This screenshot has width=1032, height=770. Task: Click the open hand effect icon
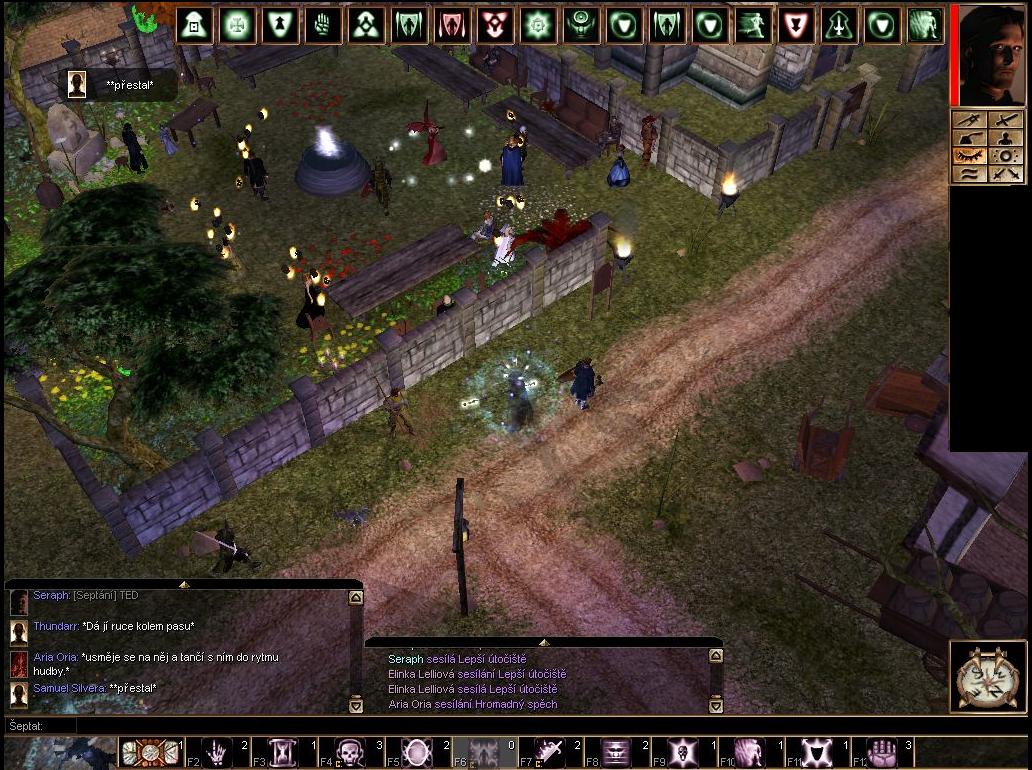(323, 26)
